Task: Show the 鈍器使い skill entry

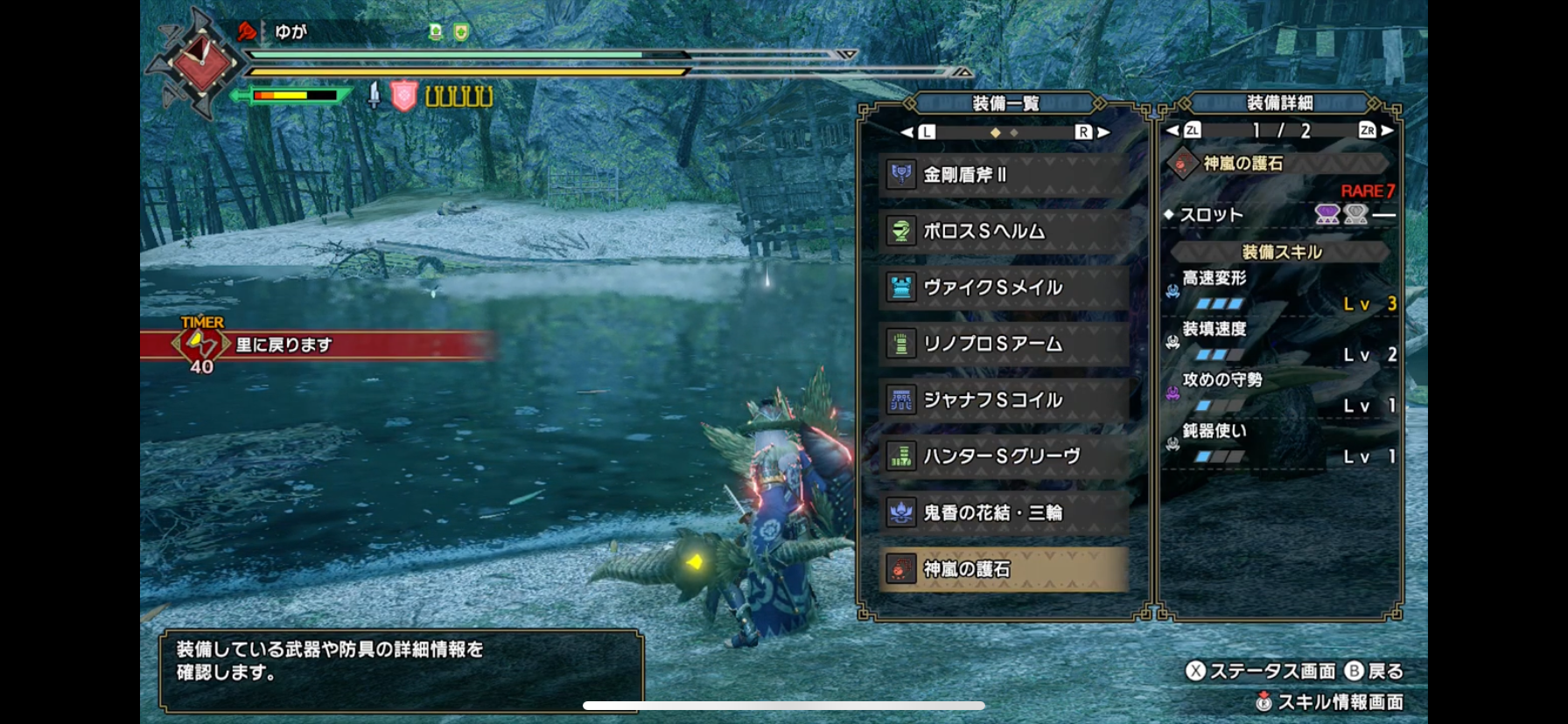Action: (1280, 443)
